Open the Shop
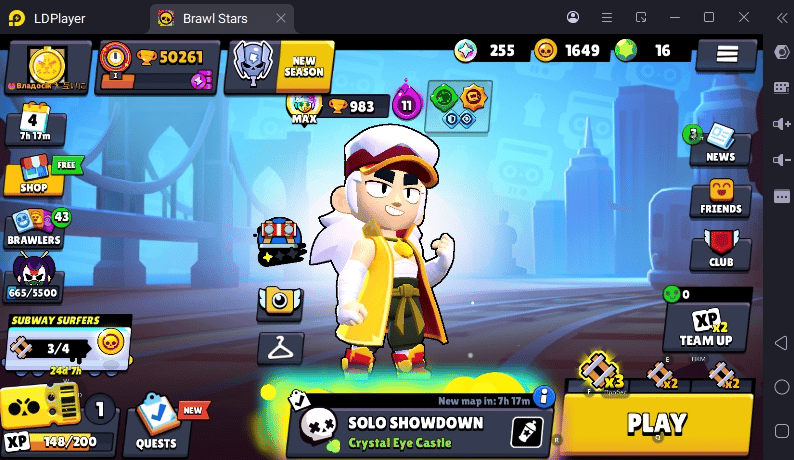The image size is (794, 460). click(34, 177)
